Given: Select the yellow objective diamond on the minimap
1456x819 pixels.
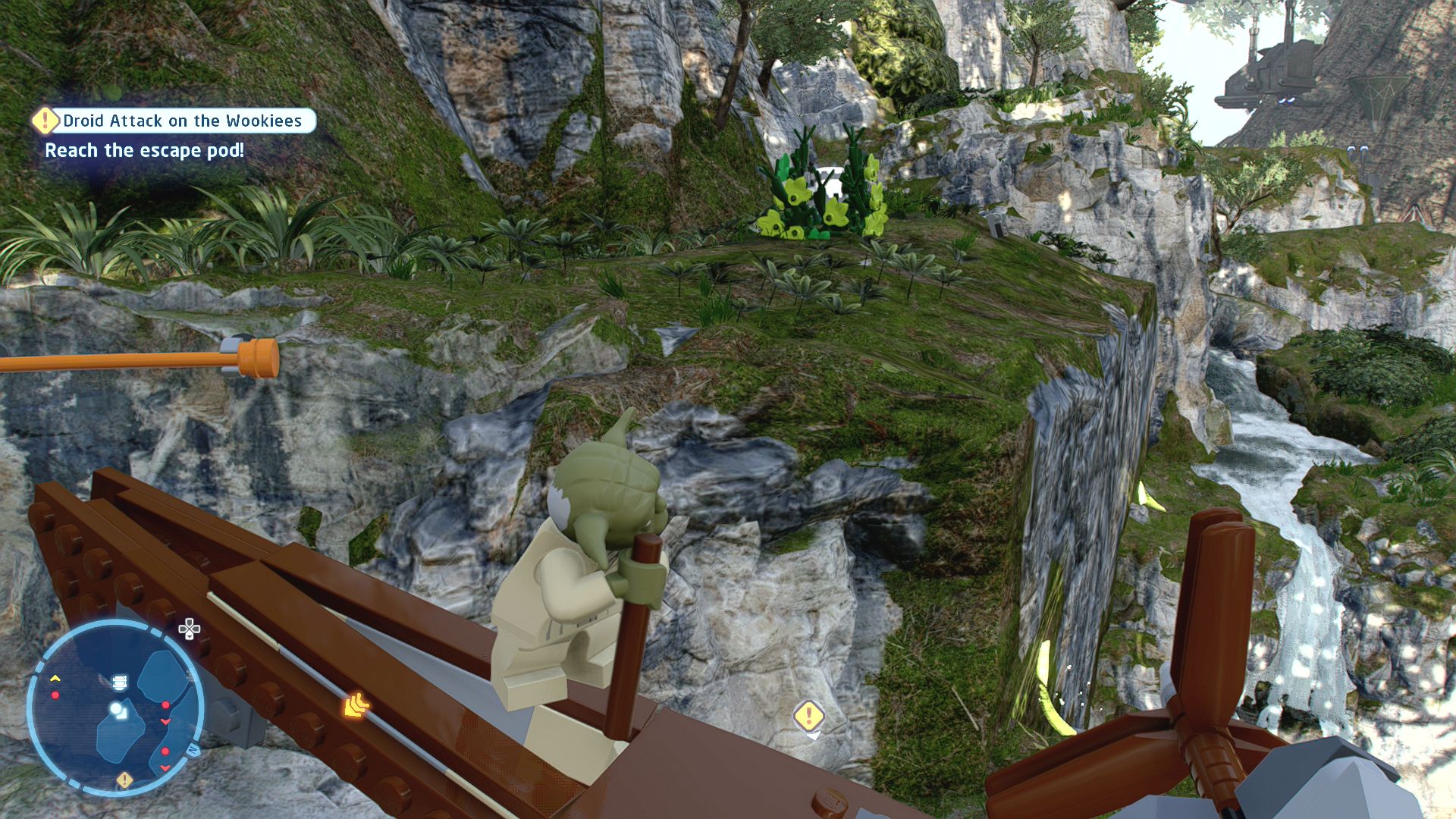Looking at the screenshot, I should [x=124, y=780].
